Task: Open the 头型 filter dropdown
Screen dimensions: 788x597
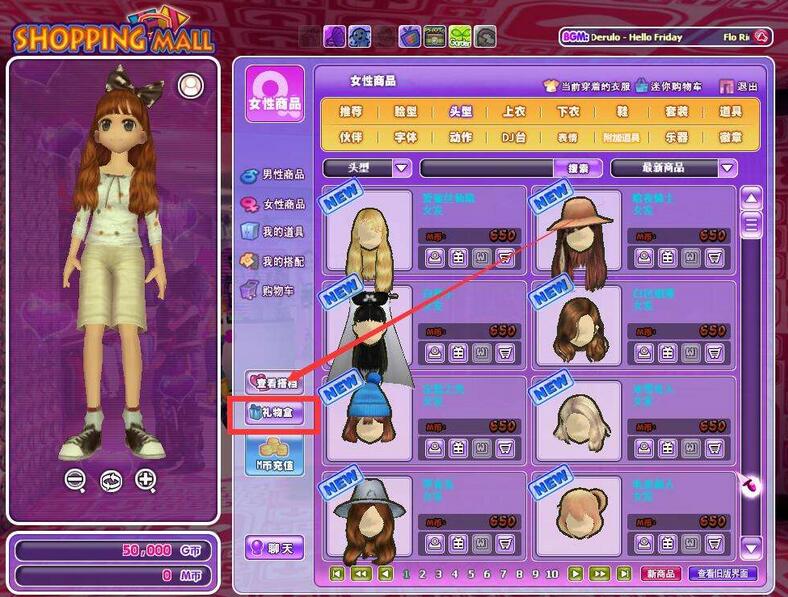Action: coord(402,168)
